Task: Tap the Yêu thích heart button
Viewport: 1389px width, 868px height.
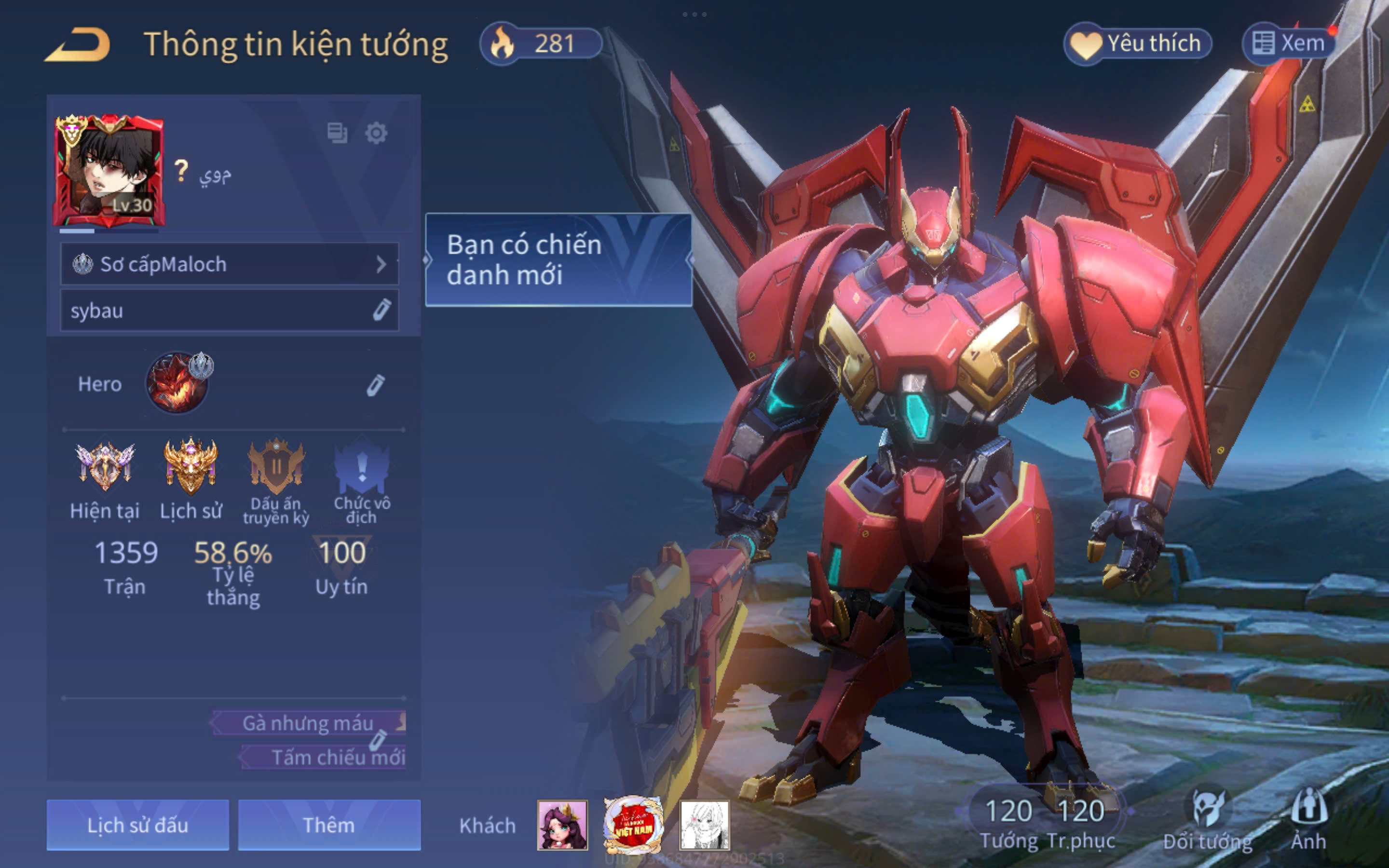Action: coord(1137,43)
